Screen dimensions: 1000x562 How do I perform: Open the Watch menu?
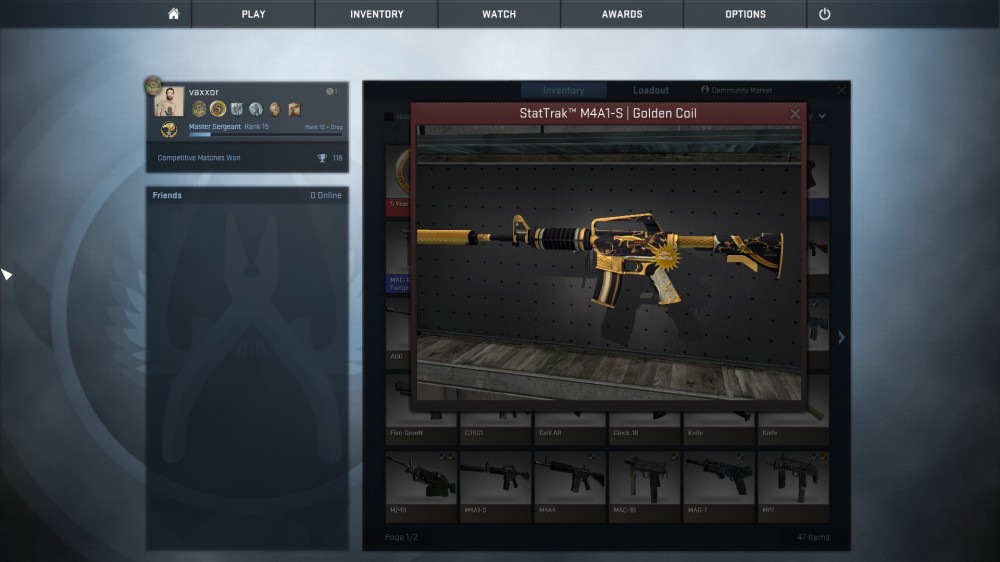click(x=499, y=14)
